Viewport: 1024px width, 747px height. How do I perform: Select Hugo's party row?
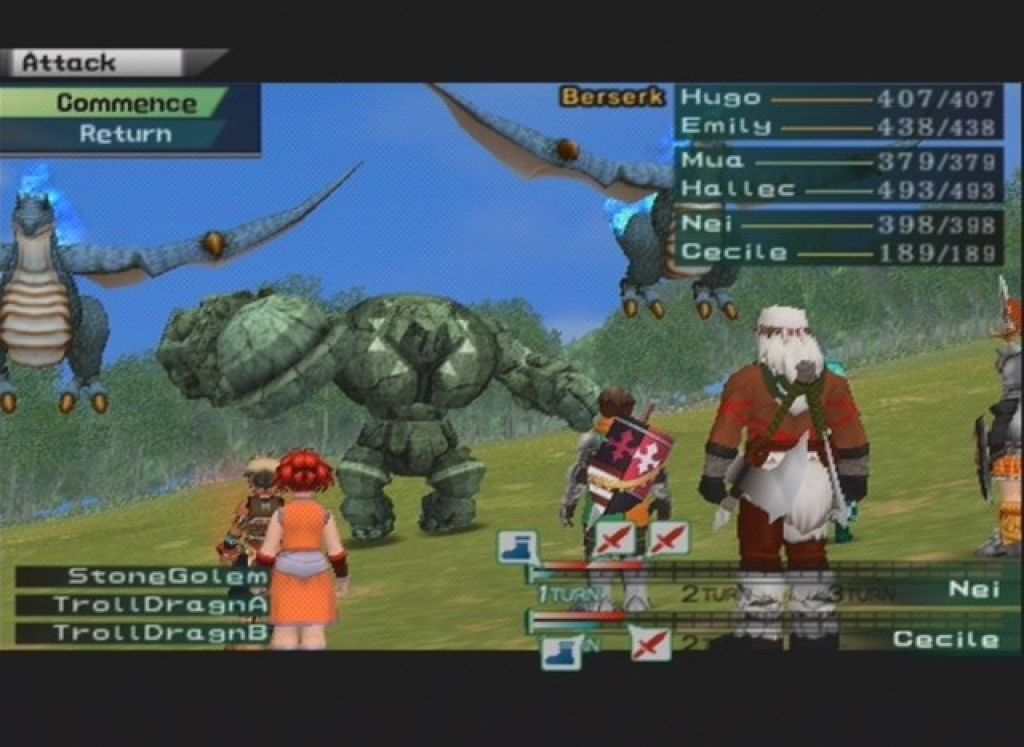pos(838,98)
